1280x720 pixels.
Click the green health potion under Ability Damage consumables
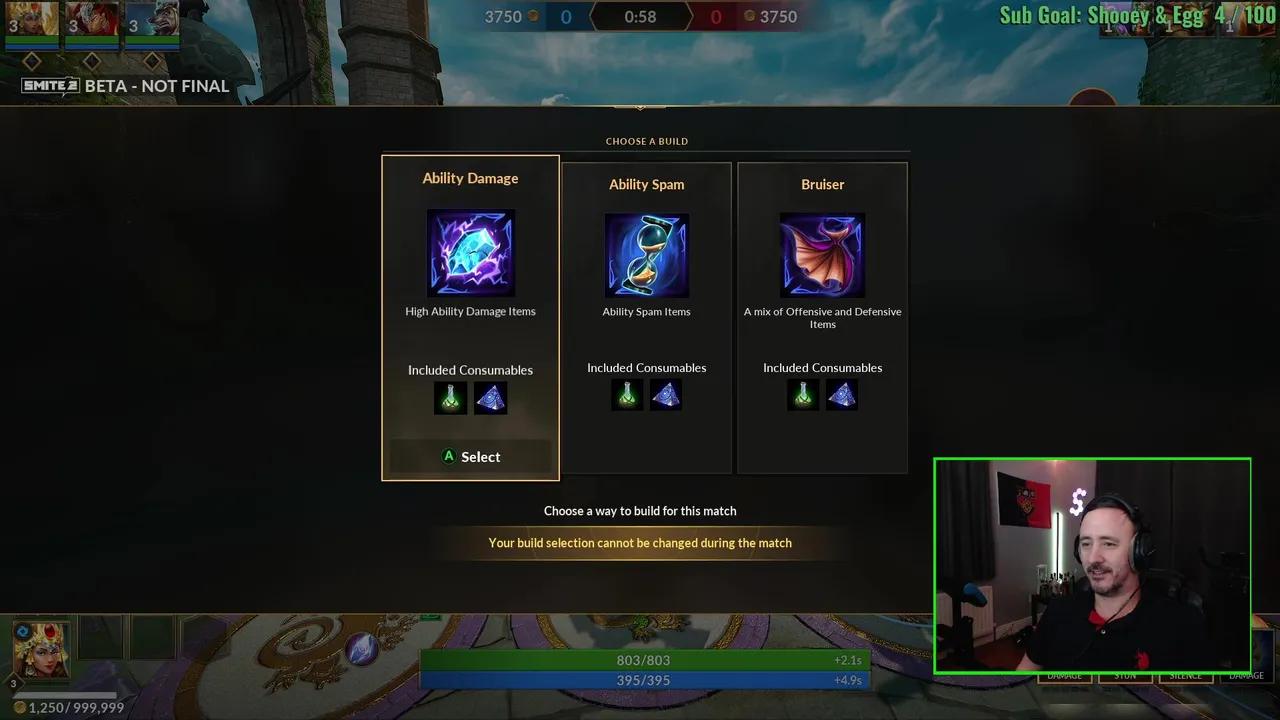pos(449,397)
